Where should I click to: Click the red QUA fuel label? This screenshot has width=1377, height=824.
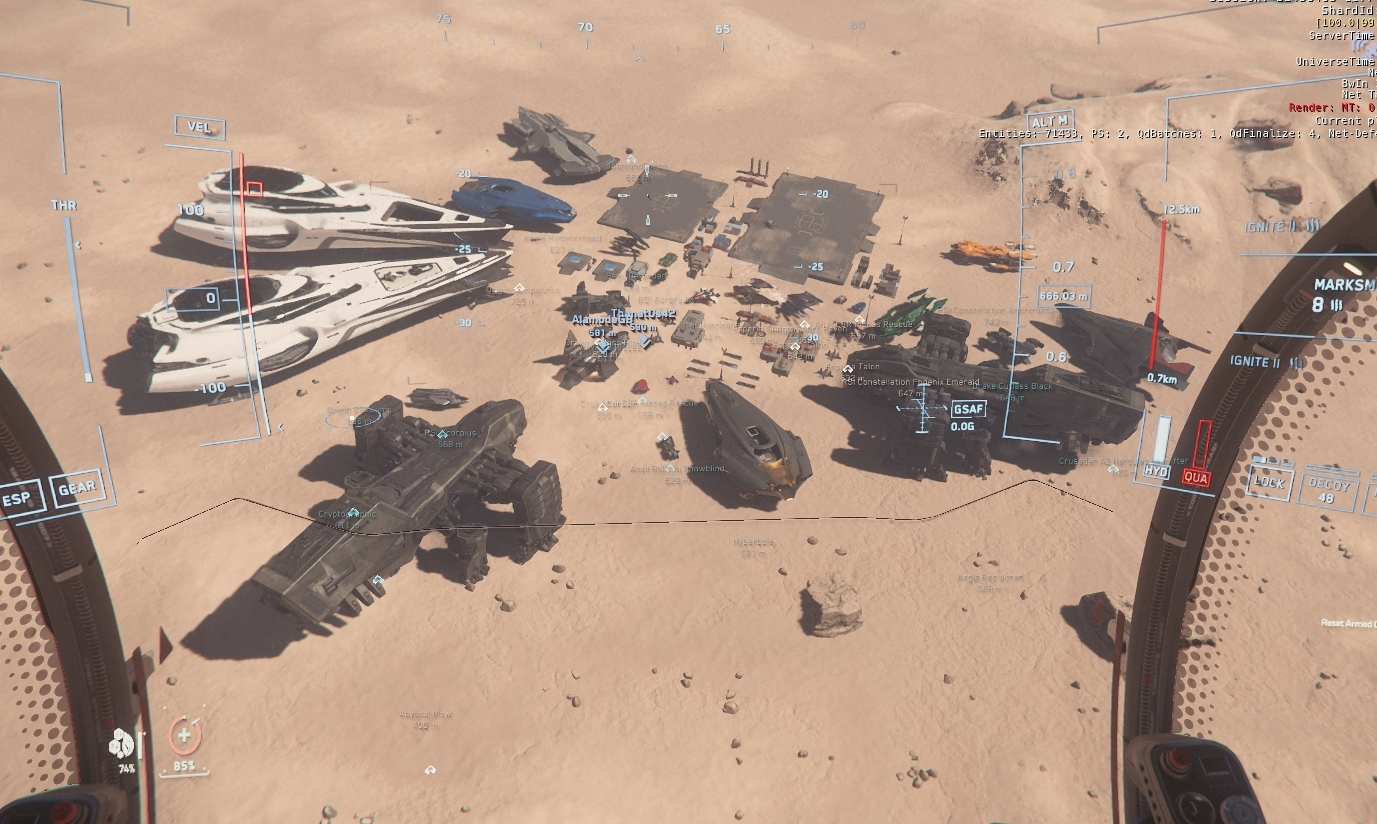1196,478
